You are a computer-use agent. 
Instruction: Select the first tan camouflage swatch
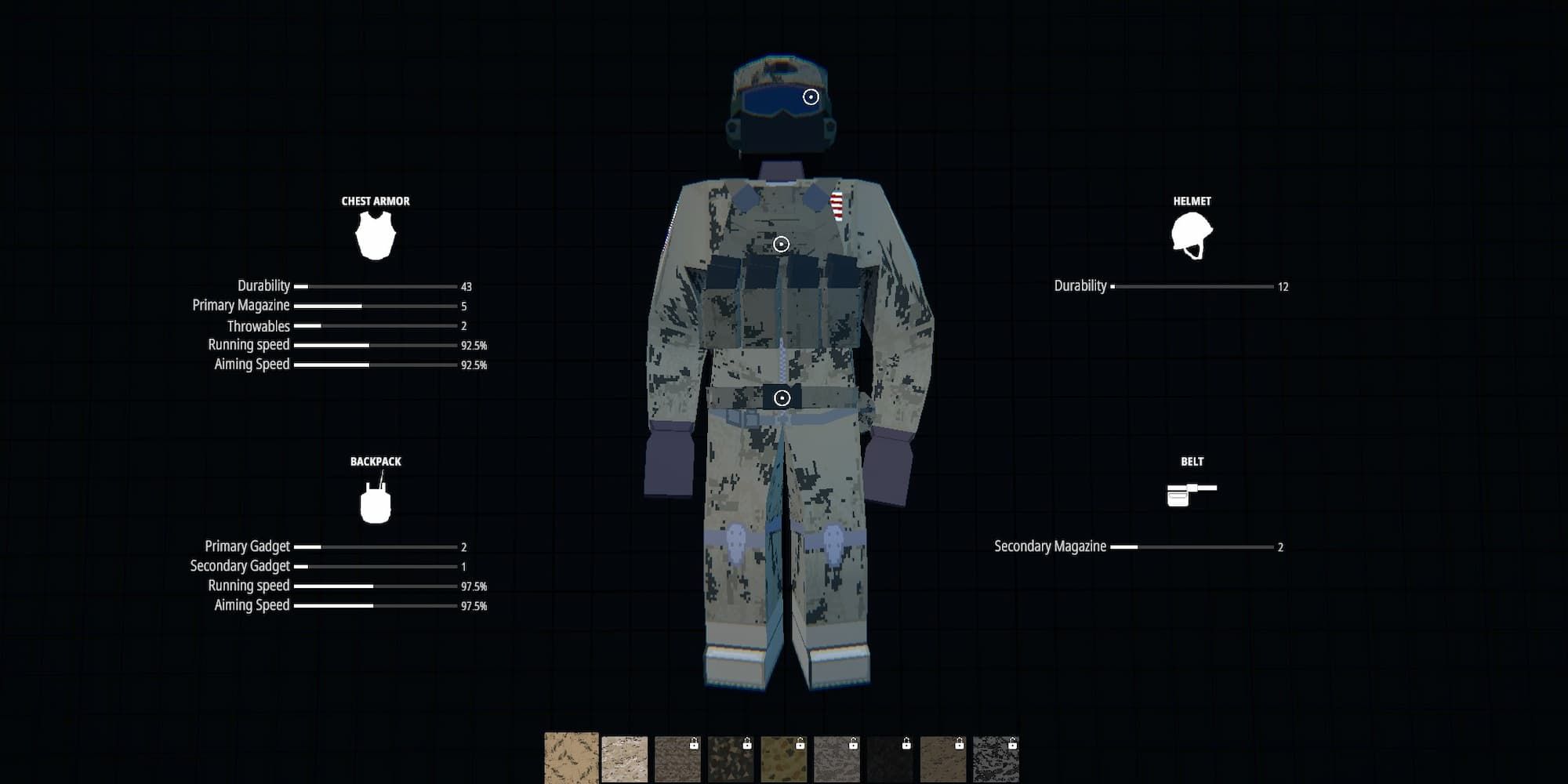coord(572,757)
